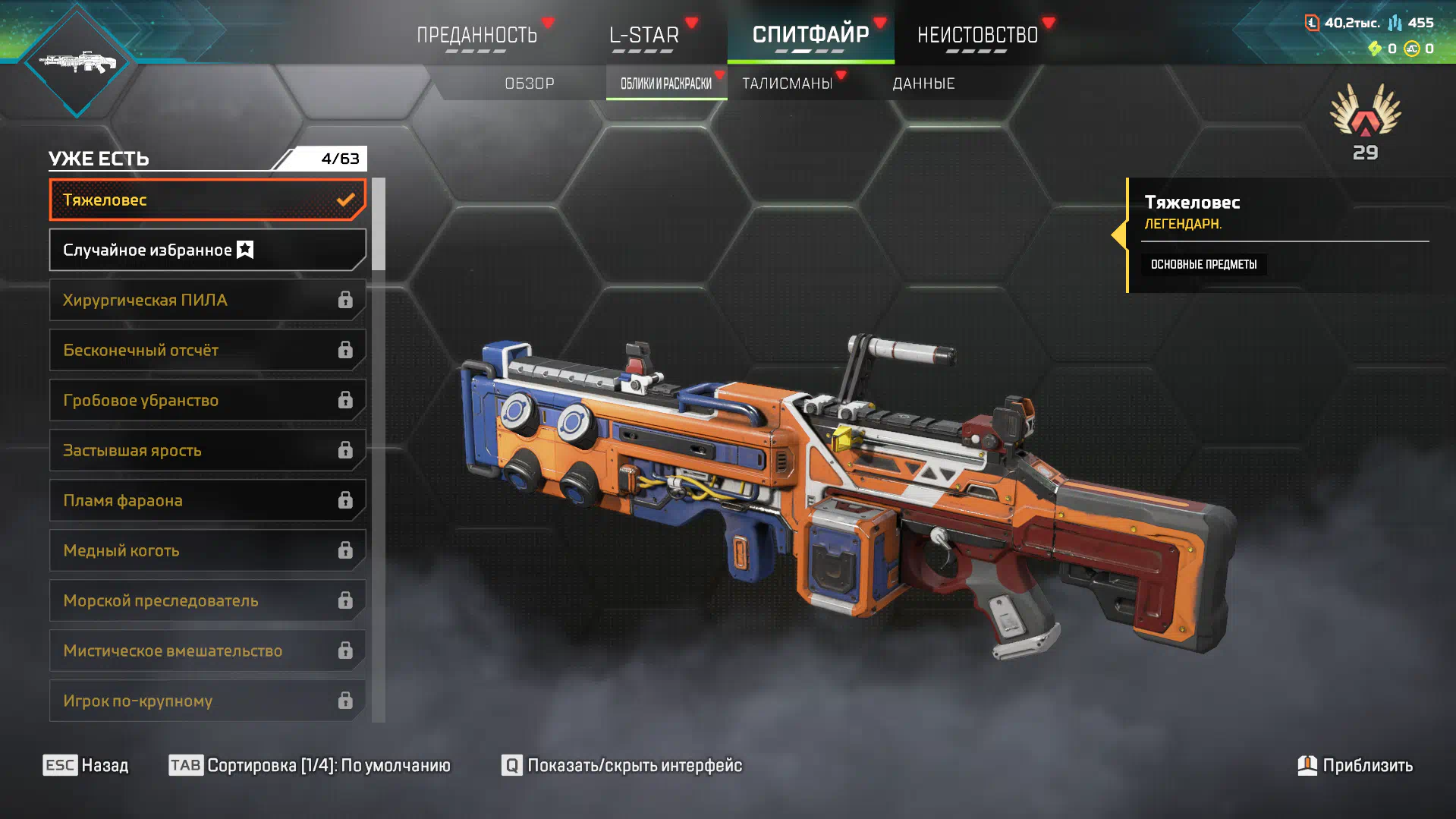
Task: Preview the Мистическое вмешательство skin
Action: (x=207, y=650)
